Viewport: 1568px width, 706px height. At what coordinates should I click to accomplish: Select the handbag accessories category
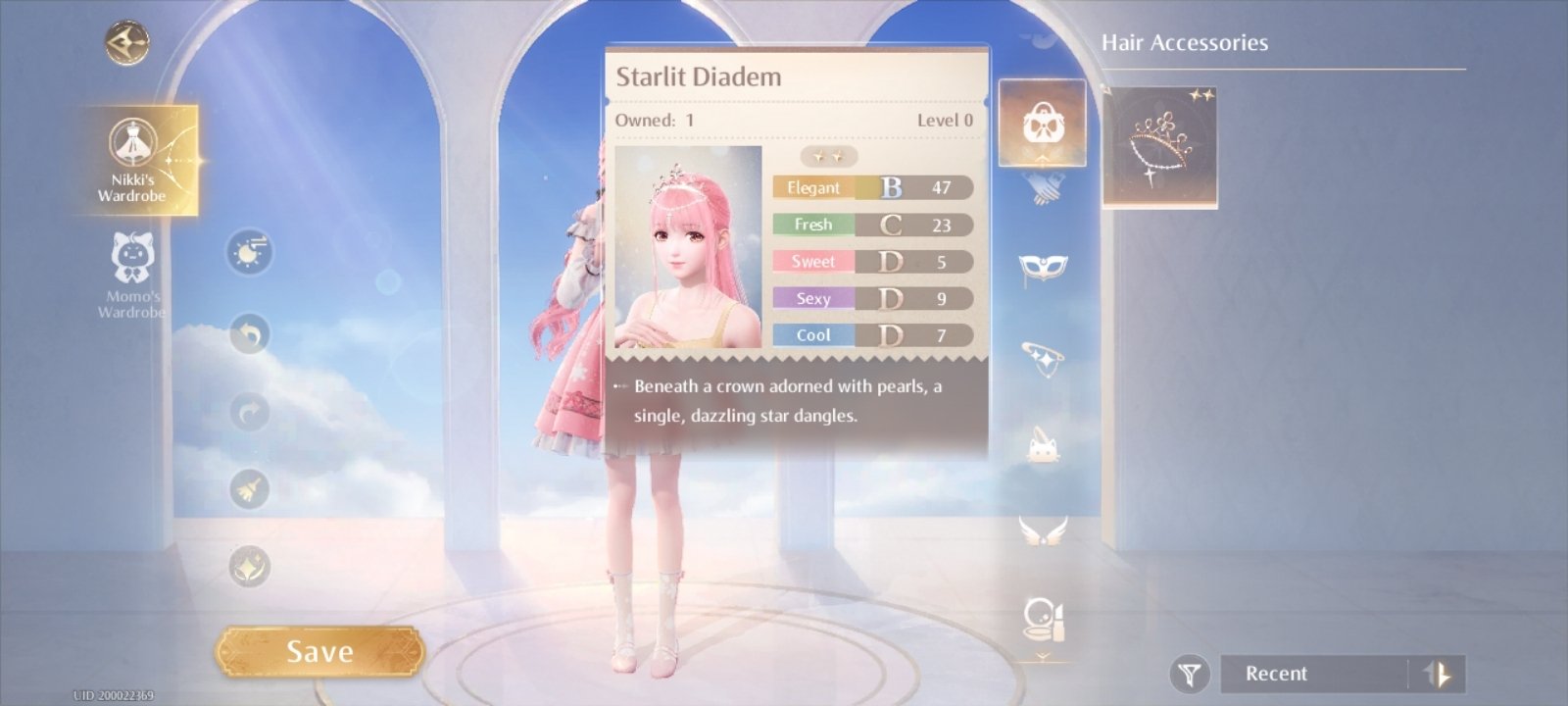[x=1042, y=124]
